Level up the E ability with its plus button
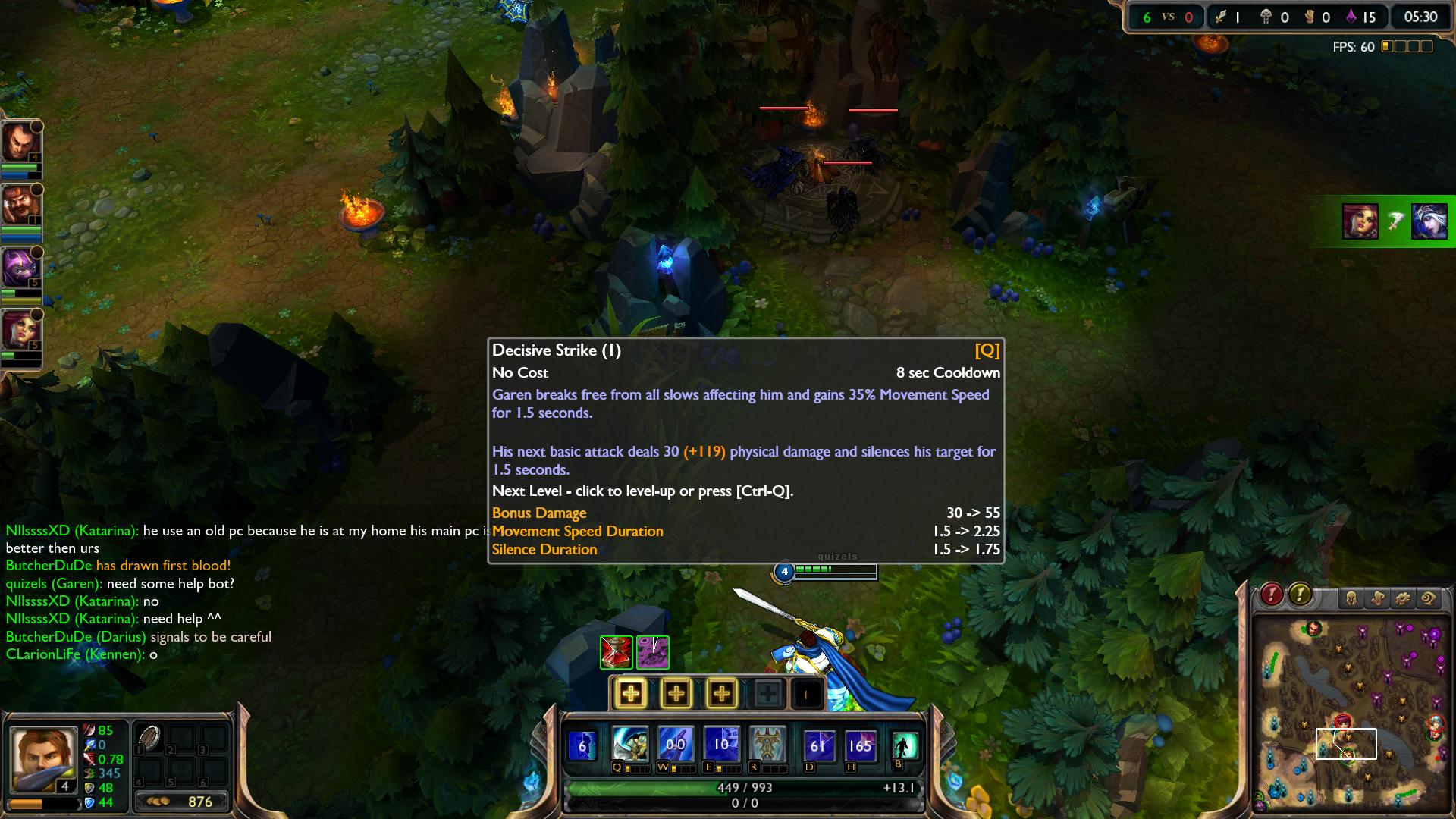The width and height of the screenshot is (1456, 819). click(x=721, y=693)
